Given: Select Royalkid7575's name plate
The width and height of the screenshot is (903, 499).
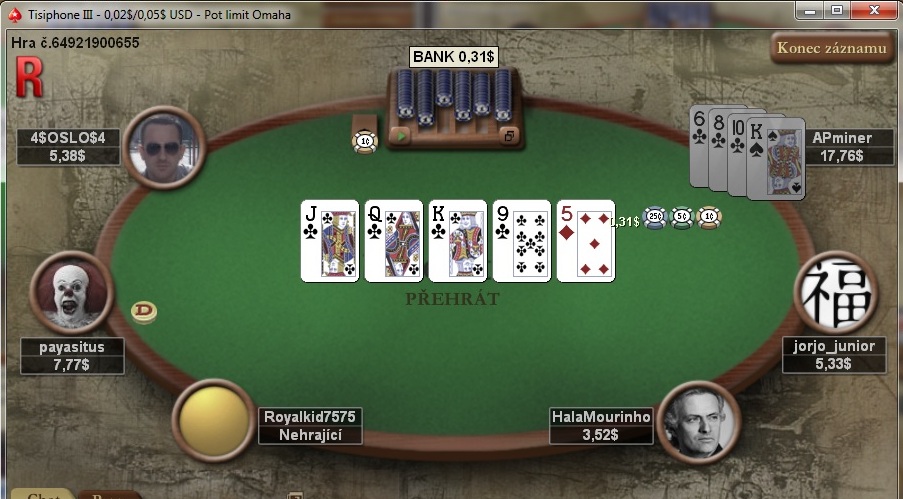Looking at the screenshot, I should click(310, 425).
